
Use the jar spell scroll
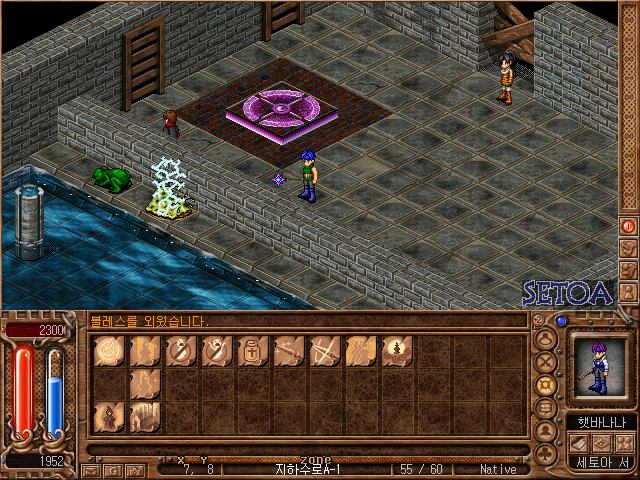click(253, 351)
